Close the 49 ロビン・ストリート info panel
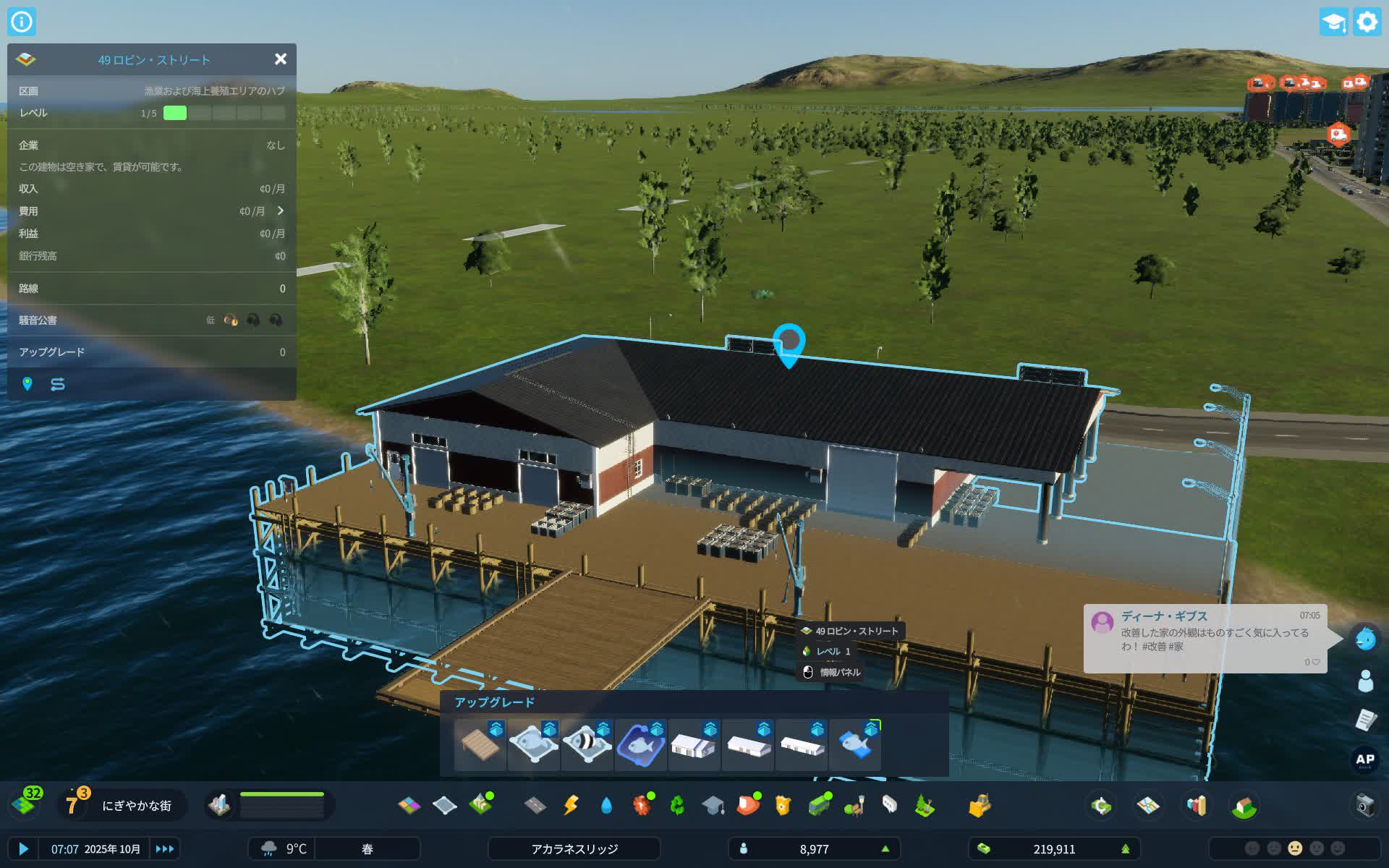This screenshot has width=1389, height=868. click(x=281, y=59)
